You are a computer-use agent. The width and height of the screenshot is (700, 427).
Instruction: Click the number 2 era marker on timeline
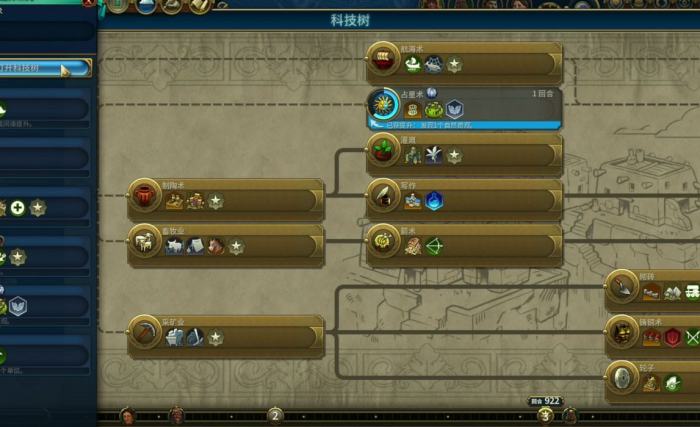click(276, 416)
